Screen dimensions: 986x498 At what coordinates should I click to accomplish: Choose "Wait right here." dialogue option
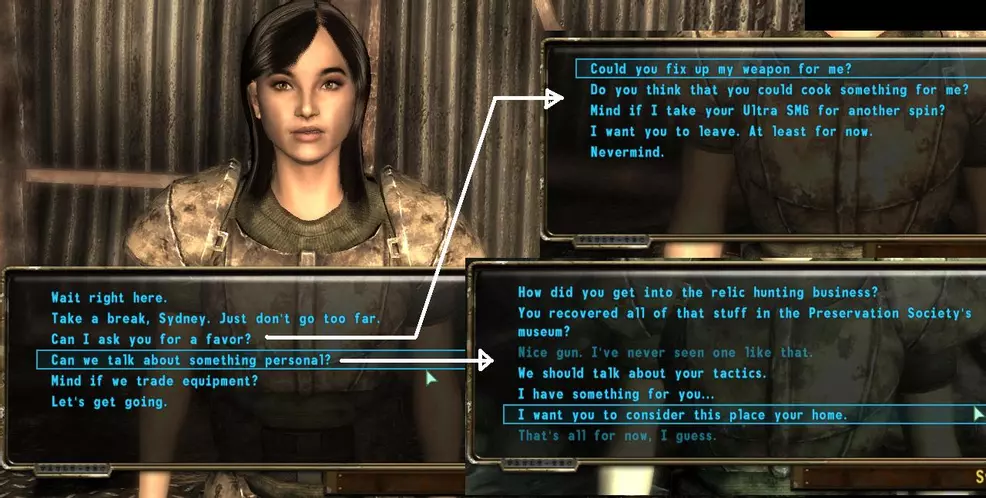click(x=109, y=297)
